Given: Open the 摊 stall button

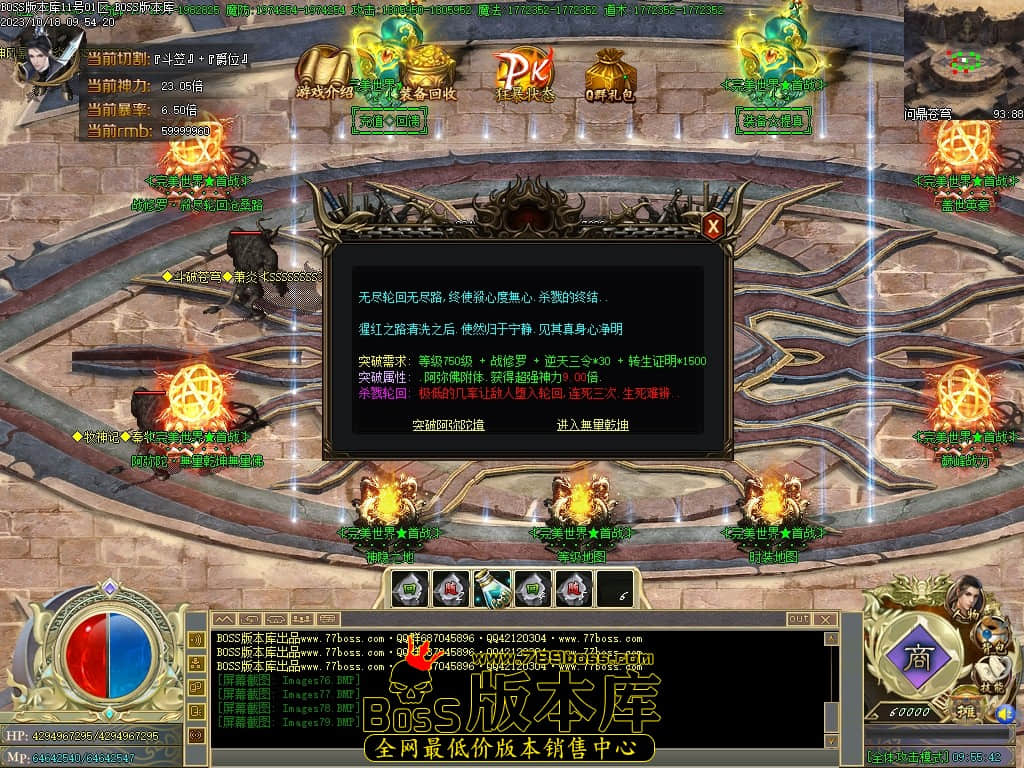Looking at the screenshot, I should click(967, 711).
